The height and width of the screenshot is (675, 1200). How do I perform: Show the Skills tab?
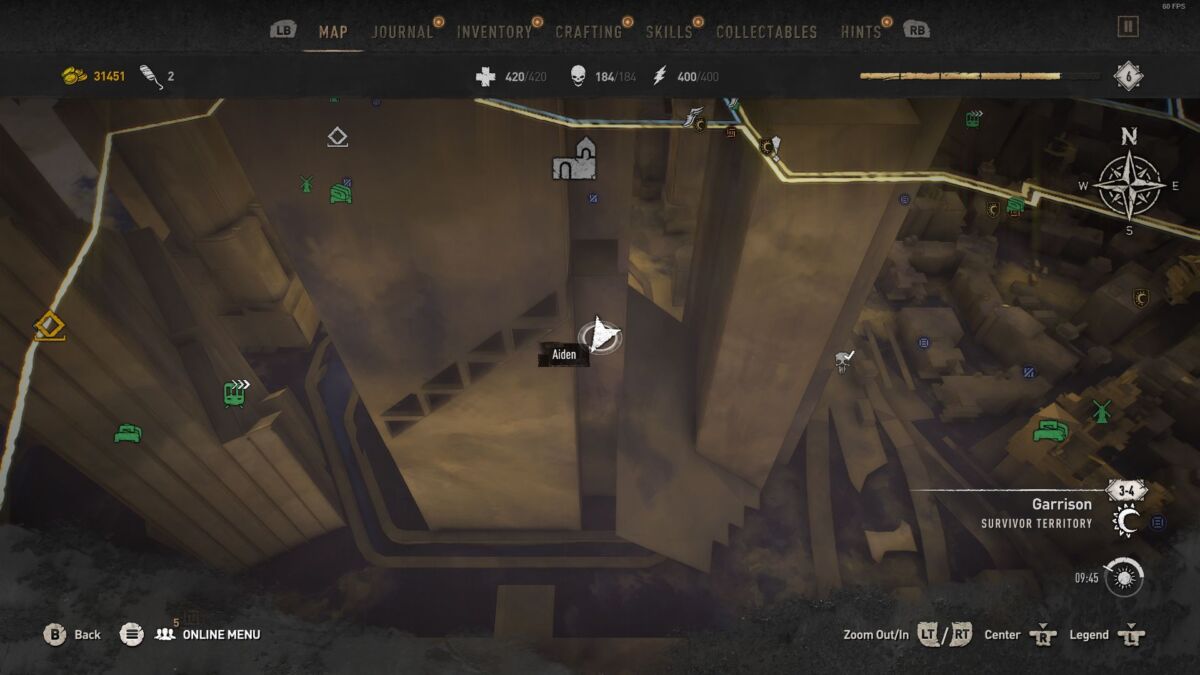[668, 32]
